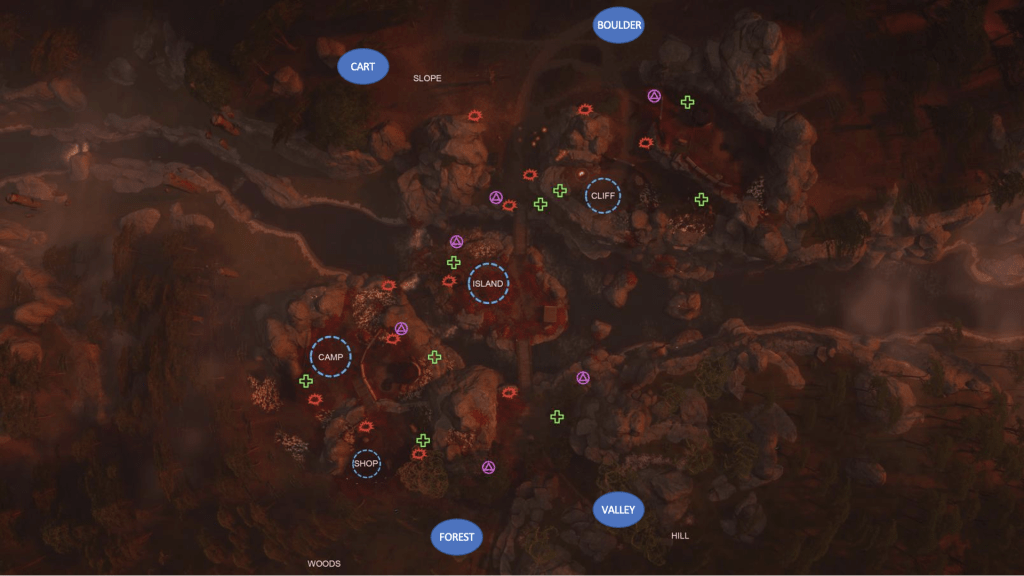
Task: Select the CART spawn marker
Action: click(x=362, y=67)
